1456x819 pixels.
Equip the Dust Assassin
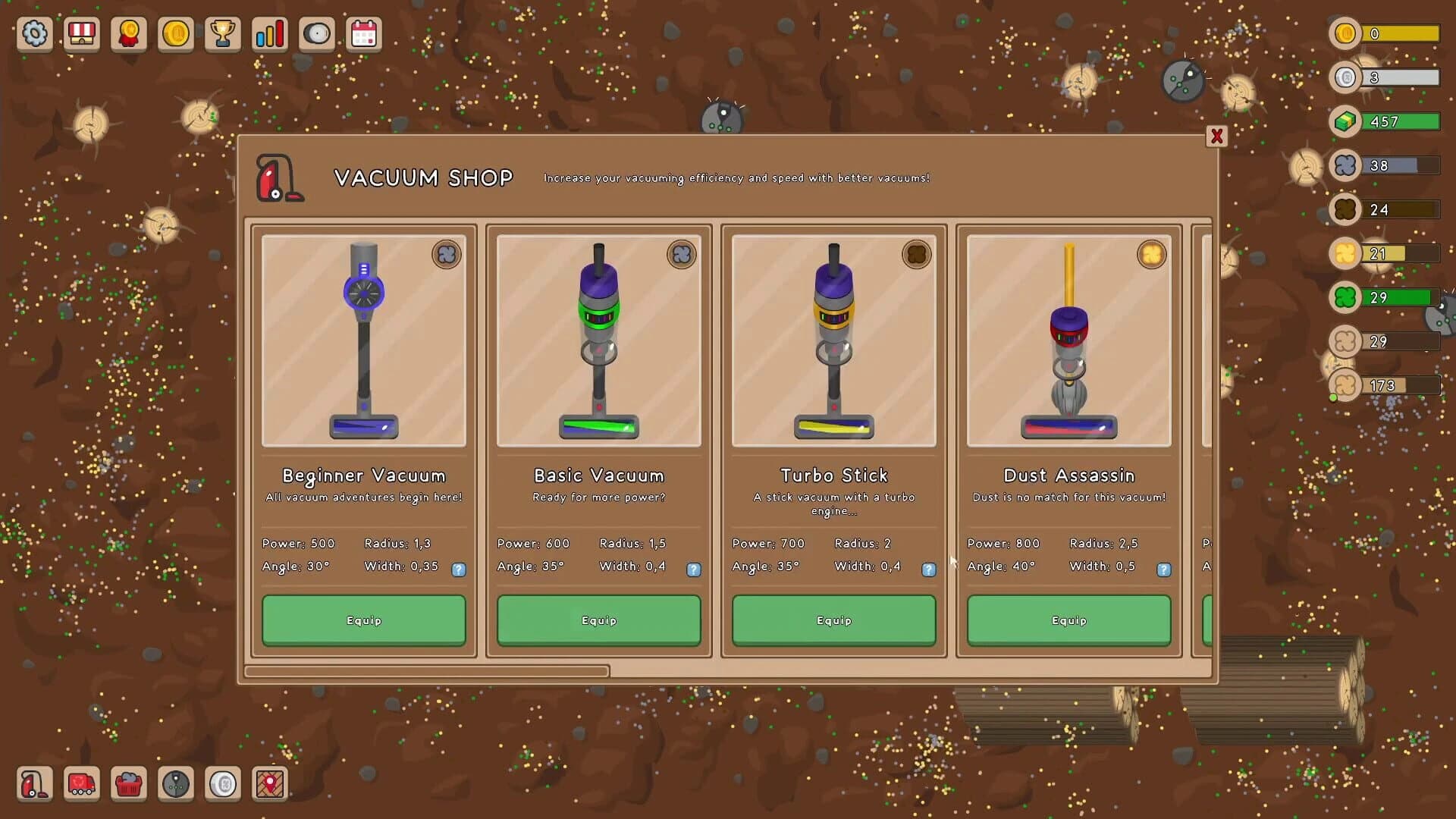tap(1068, 620)
